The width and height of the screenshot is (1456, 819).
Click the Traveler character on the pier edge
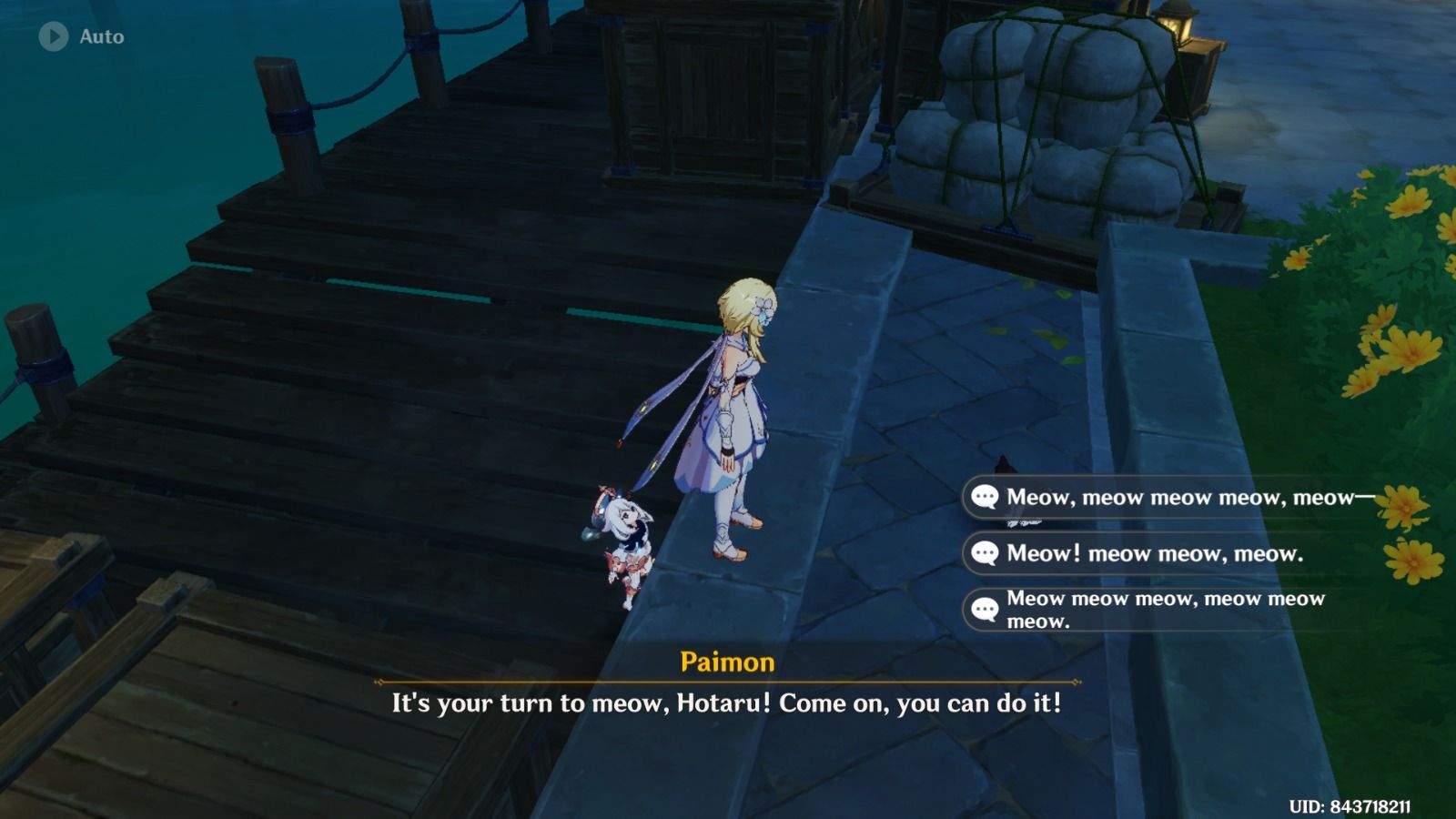click(737, 409)
